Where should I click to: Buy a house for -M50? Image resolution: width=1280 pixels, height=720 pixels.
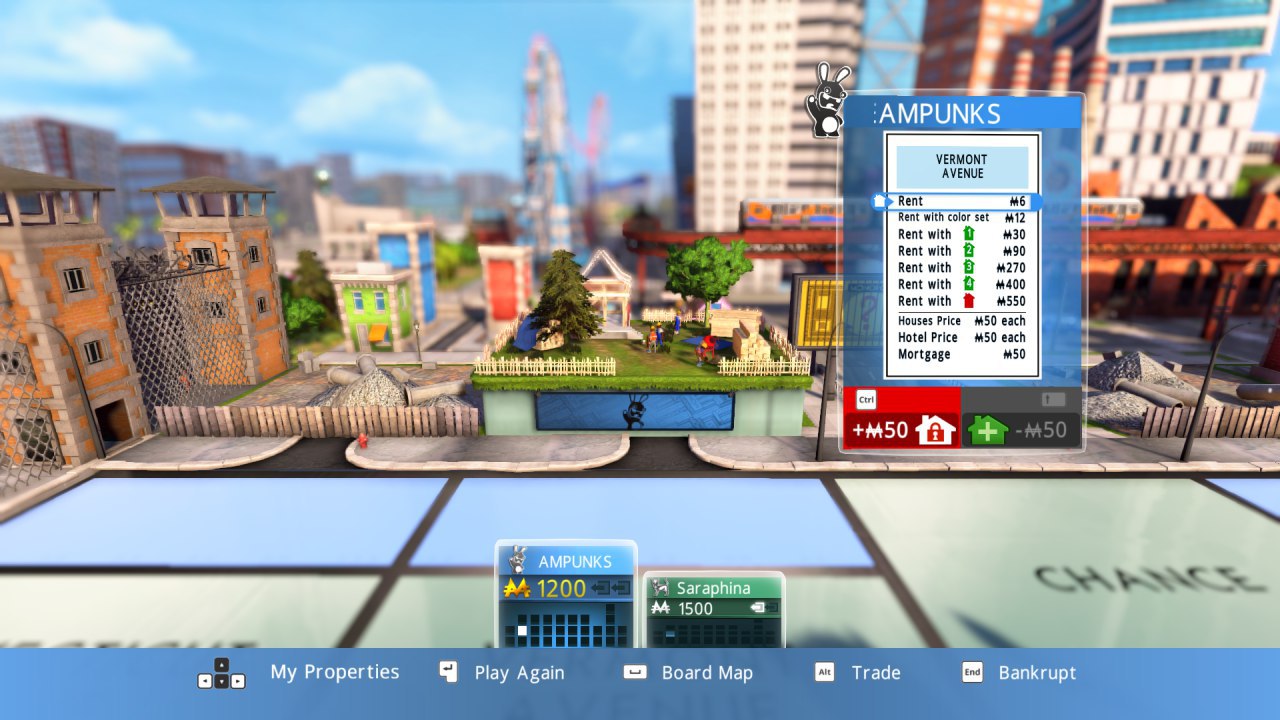[x=1021, y=430]
